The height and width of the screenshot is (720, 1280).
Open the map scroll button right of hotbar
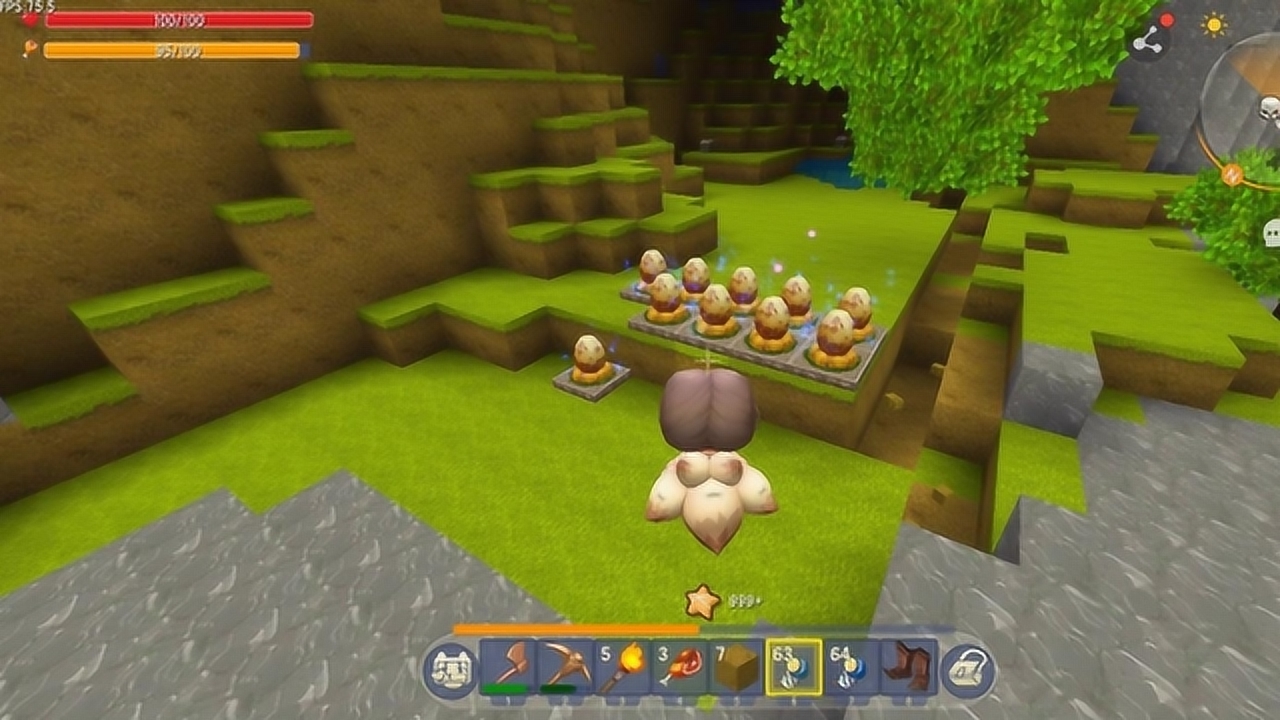(x=968, y=670)
